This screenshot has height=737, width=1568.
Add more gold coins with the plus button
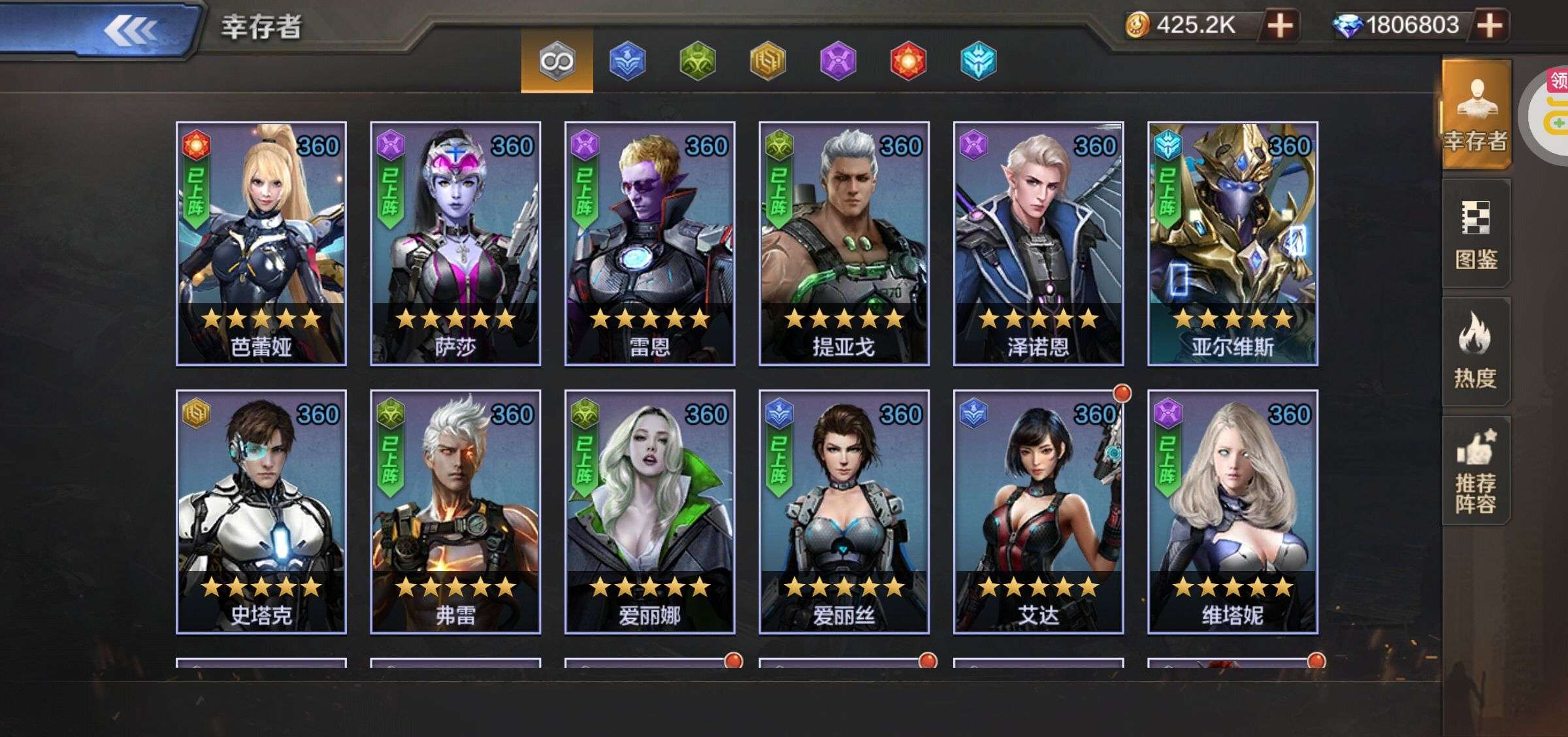1280,26
